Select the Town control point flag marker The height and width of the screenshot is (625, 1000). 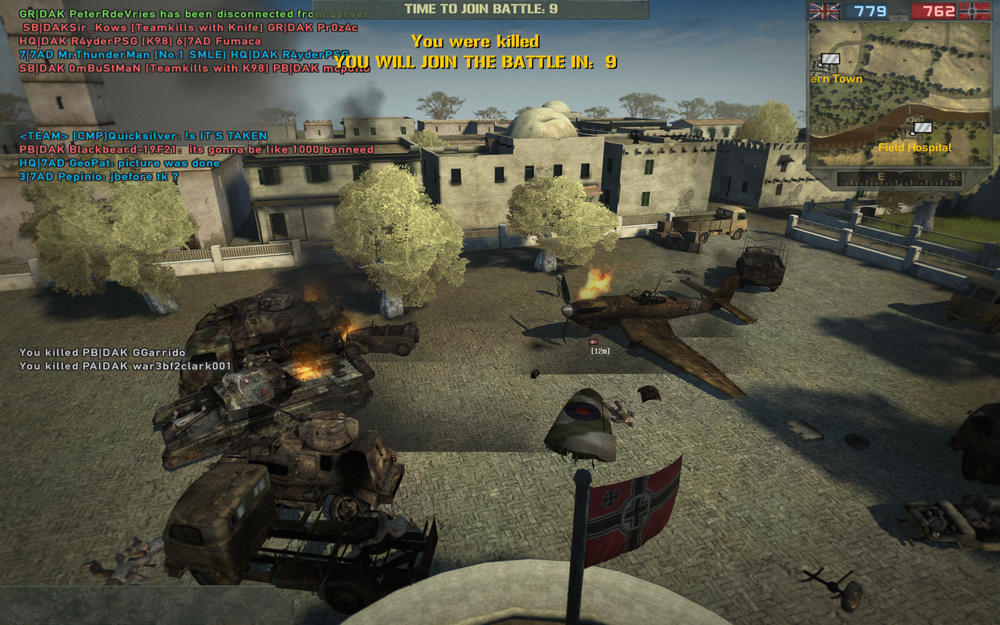point(830,60)
